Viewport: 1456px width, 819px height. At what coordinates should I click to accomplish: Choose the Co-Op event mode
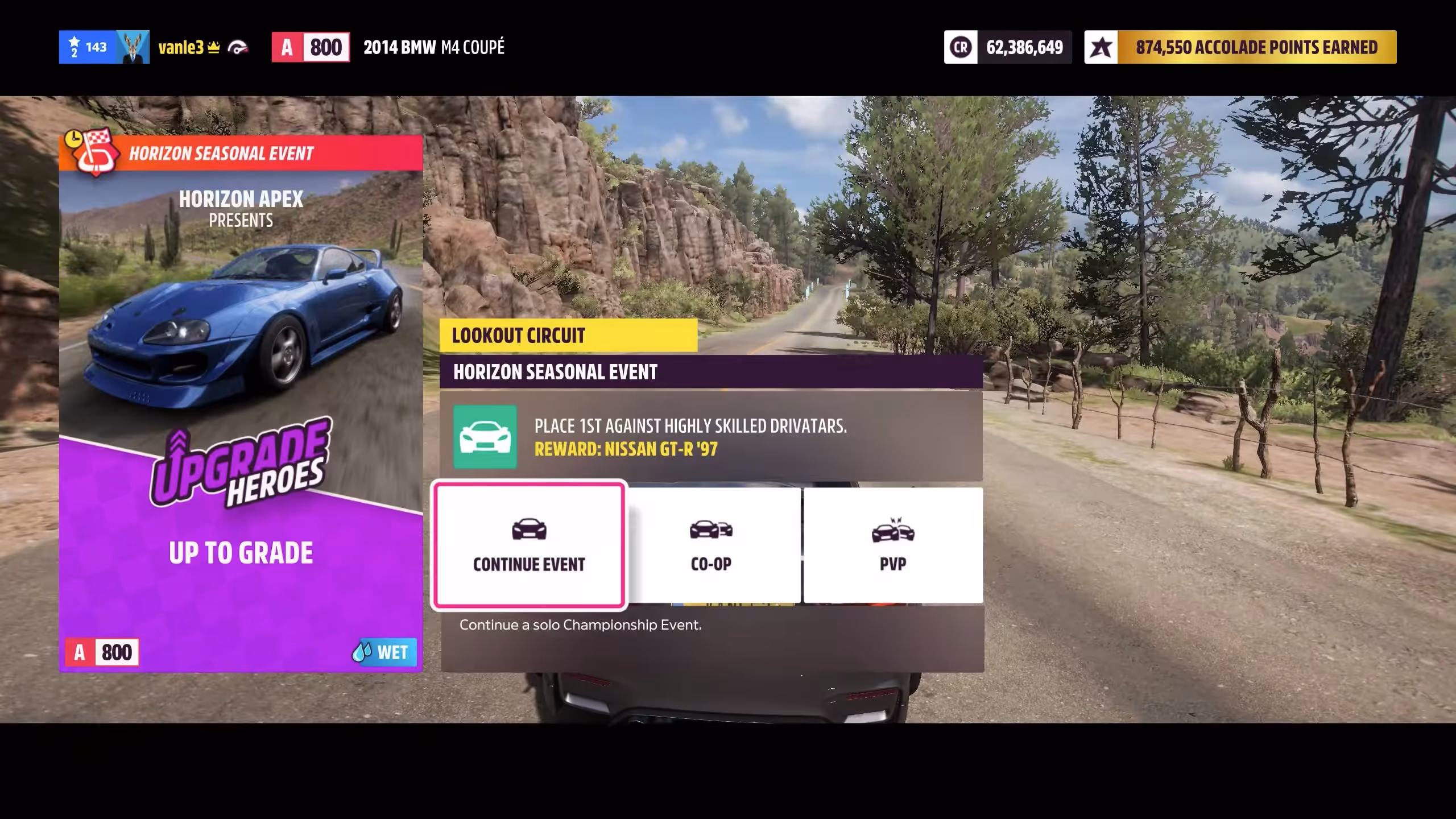(x=711, y=545)
